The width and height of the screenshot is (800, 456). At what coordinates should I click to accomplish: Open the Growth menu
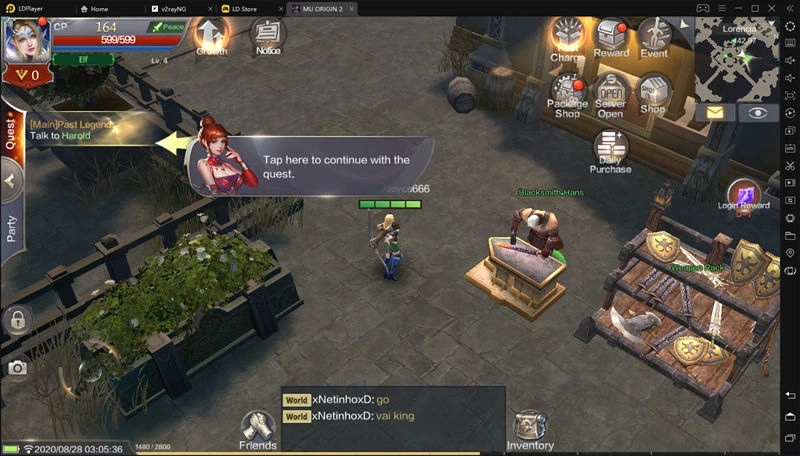[x=211, y=36]
